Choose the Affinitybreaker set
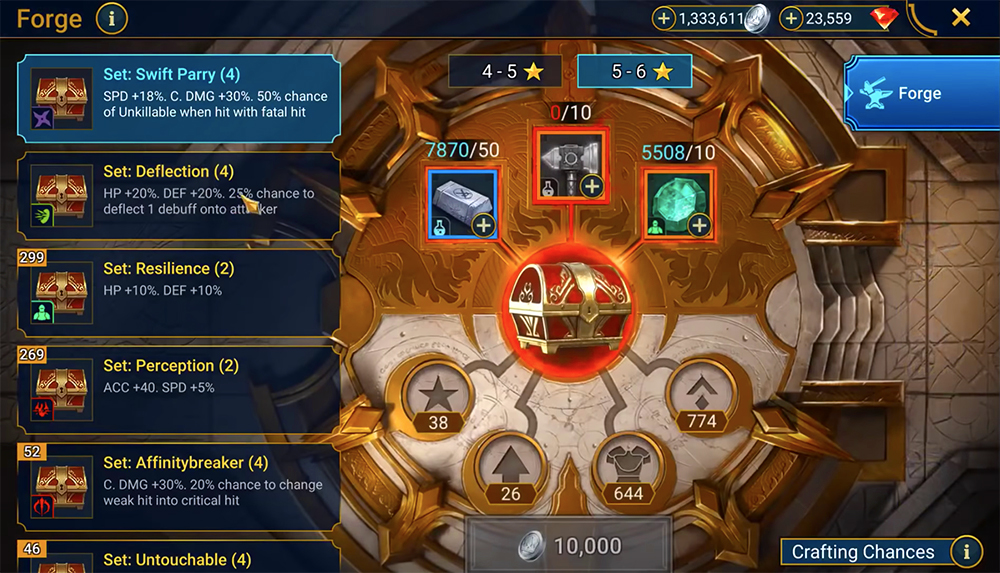The height and width of the screenshot is (573, 1000). pyautogui.click(x=178, y=482)
